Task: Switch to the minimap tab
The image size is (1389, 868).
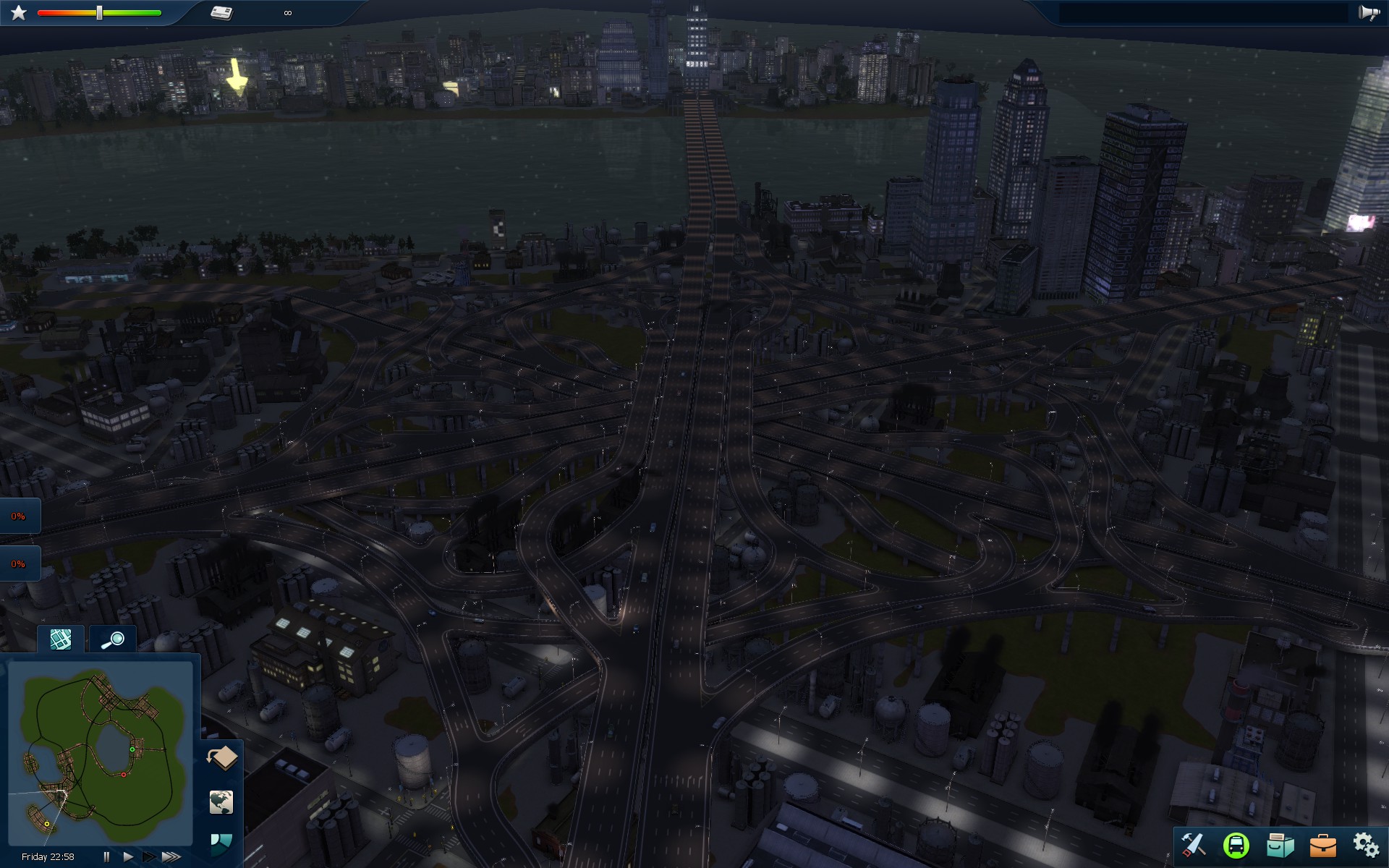Action: pos(61,639)
